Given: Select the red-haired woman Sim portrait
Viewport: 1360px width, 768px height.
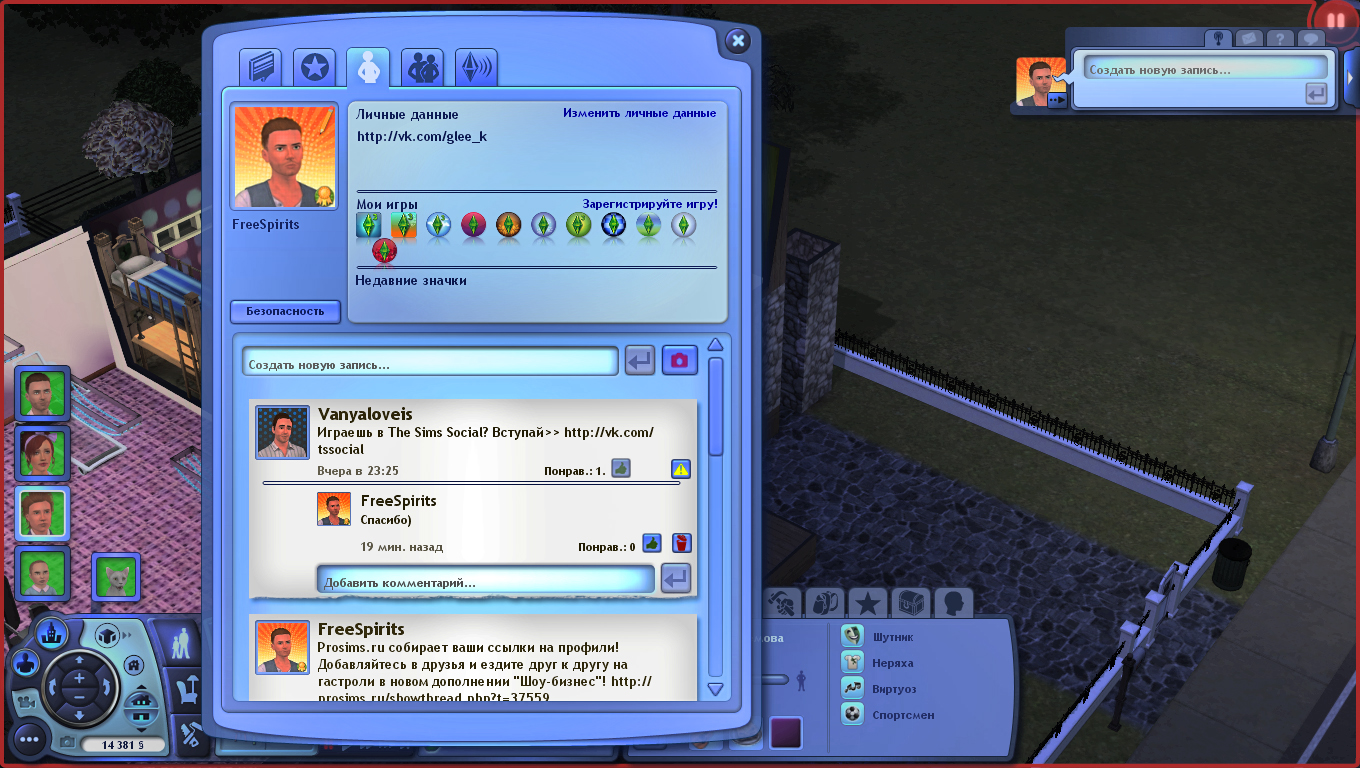Looking at the screenshot, I should pos(42,454).
